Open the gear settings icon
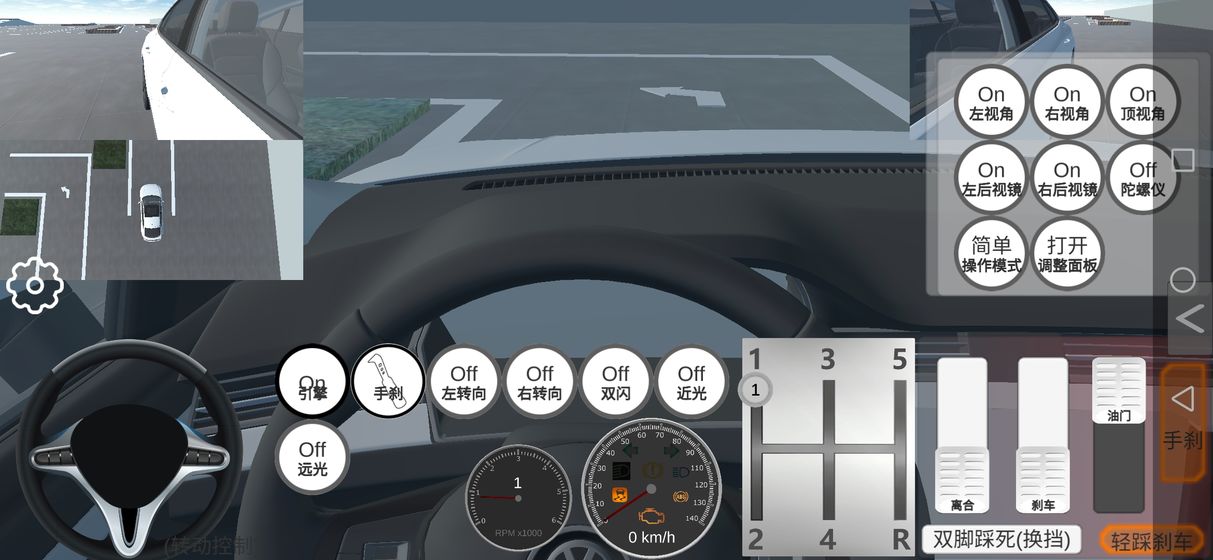1213x560 pixels. click(35, 286)
